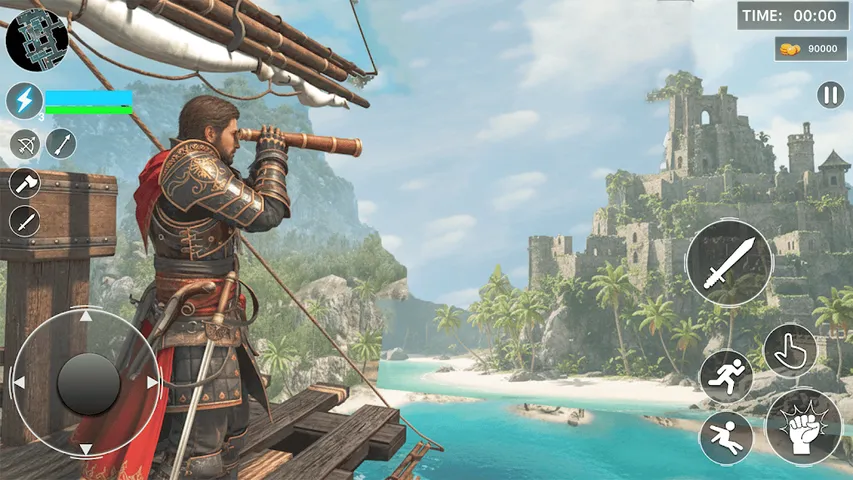
Task: Tap the joystick's right arrow
Action: coord(152,382)
